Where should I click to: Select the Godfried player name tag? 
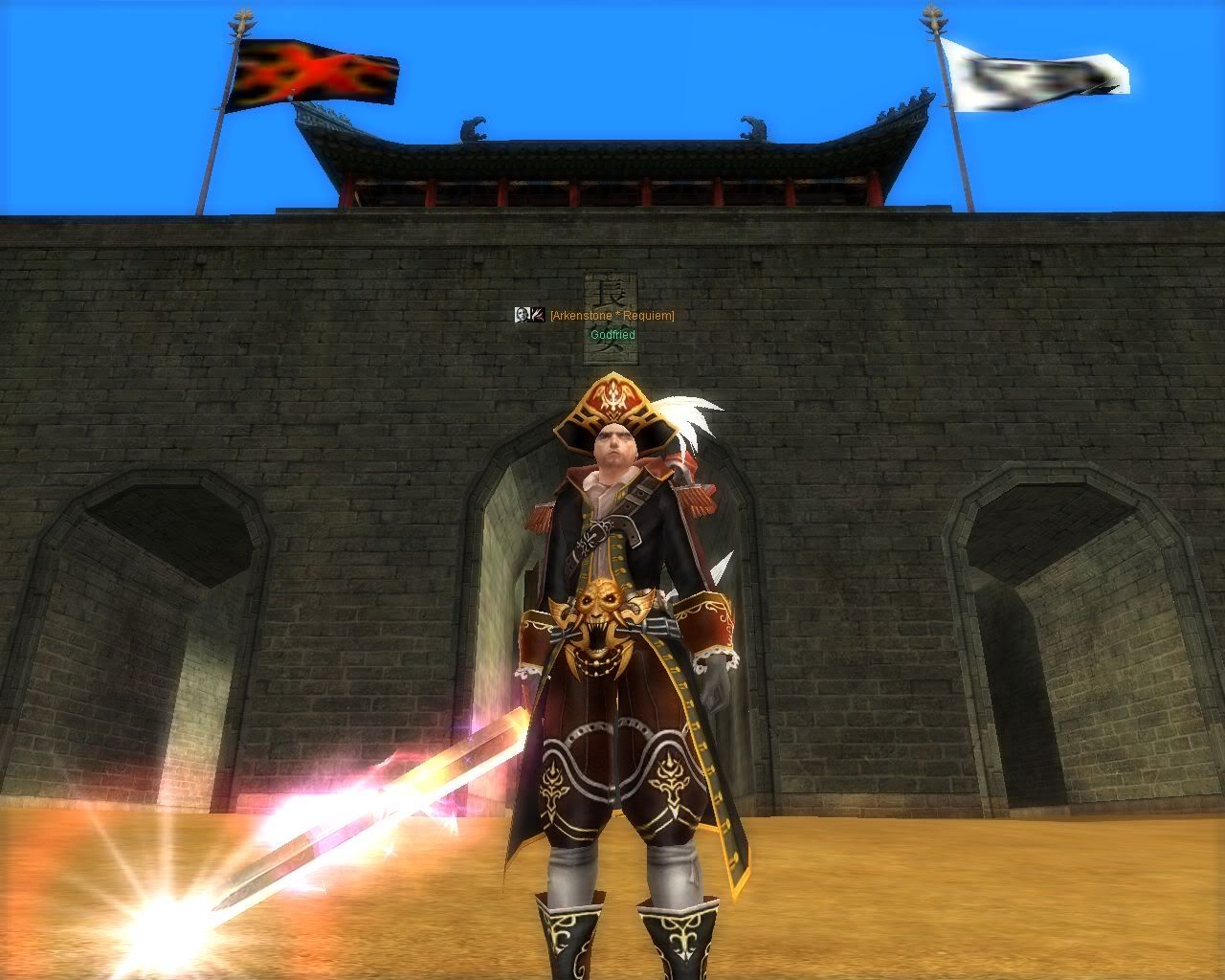[612, 335]
